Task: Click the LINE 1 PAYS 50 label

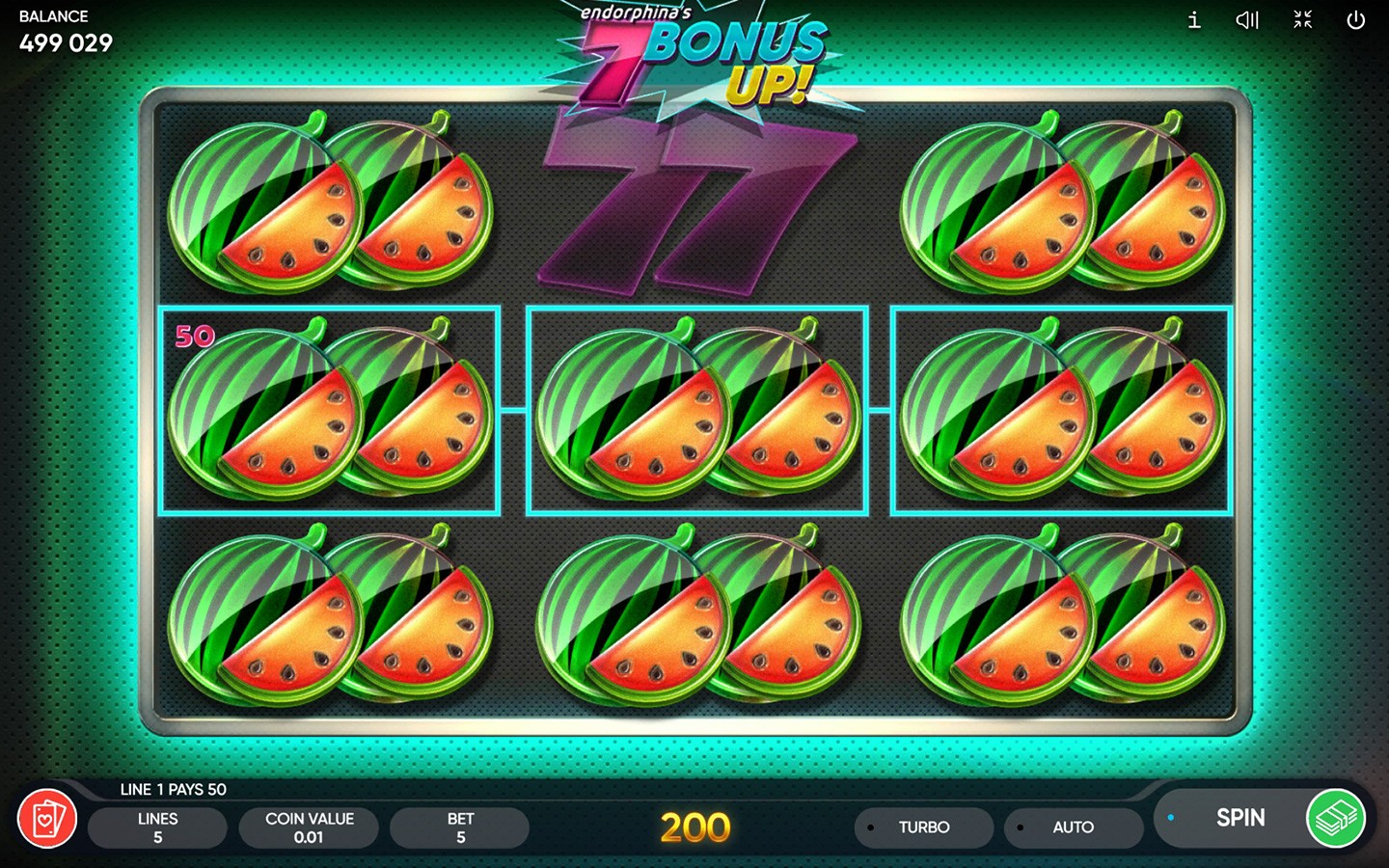Action: (172, 789)
